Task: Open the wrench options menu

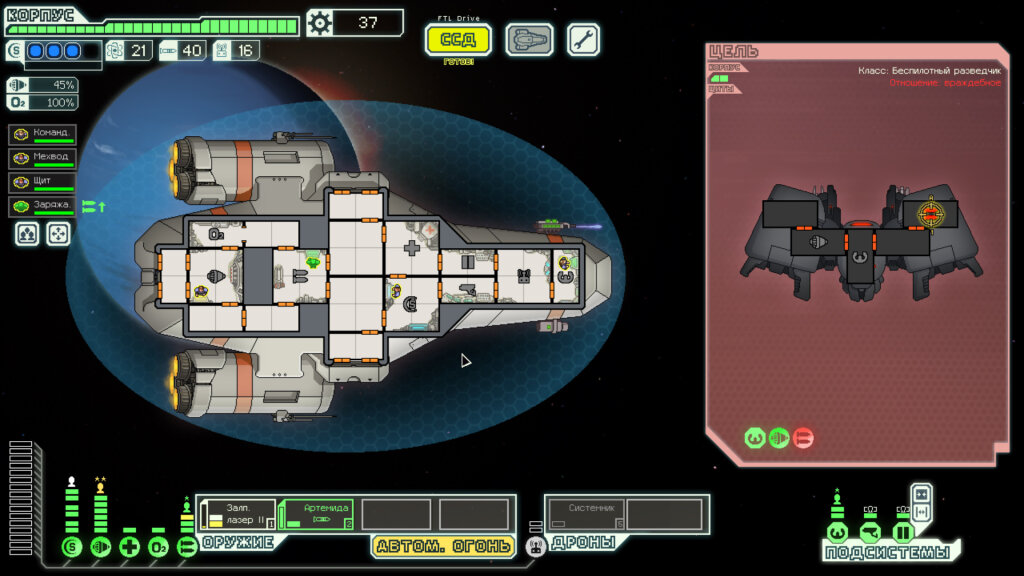Action: point(584,40)
